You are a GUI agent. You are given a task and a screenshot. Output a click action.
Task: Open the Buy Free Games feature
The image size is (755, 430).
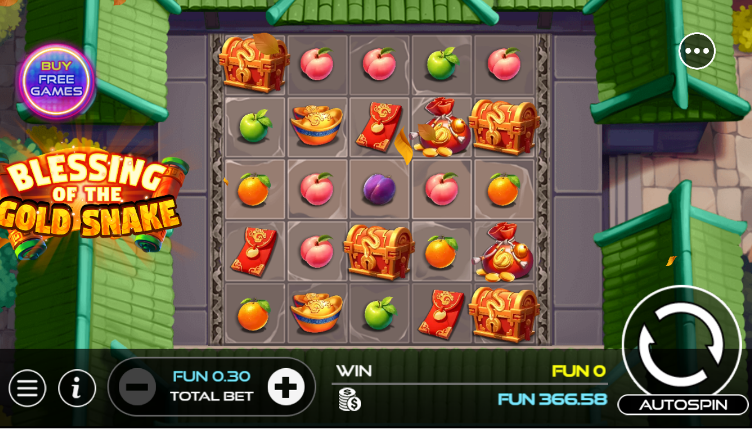(56, 79)
